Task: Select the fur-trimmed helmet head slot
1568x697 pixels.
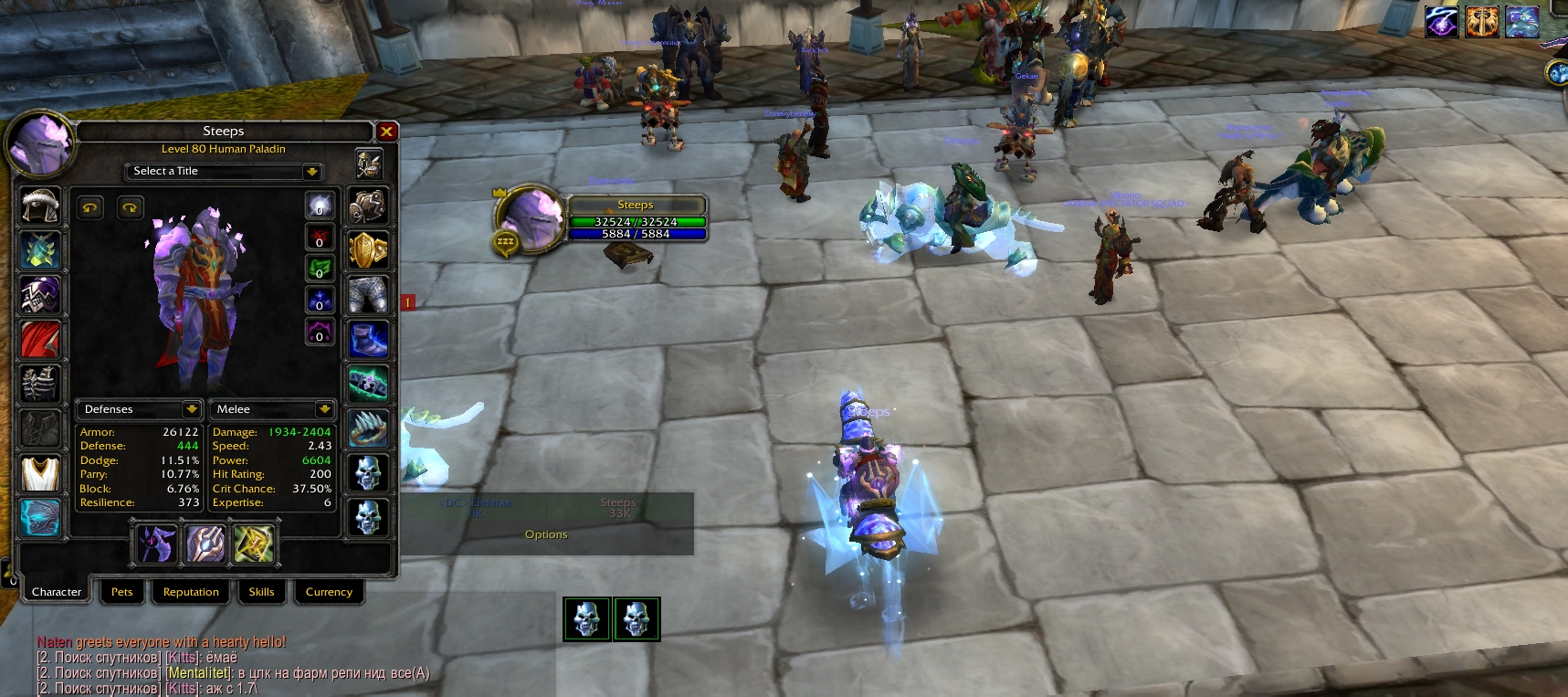Action: (x=40, y=206)
